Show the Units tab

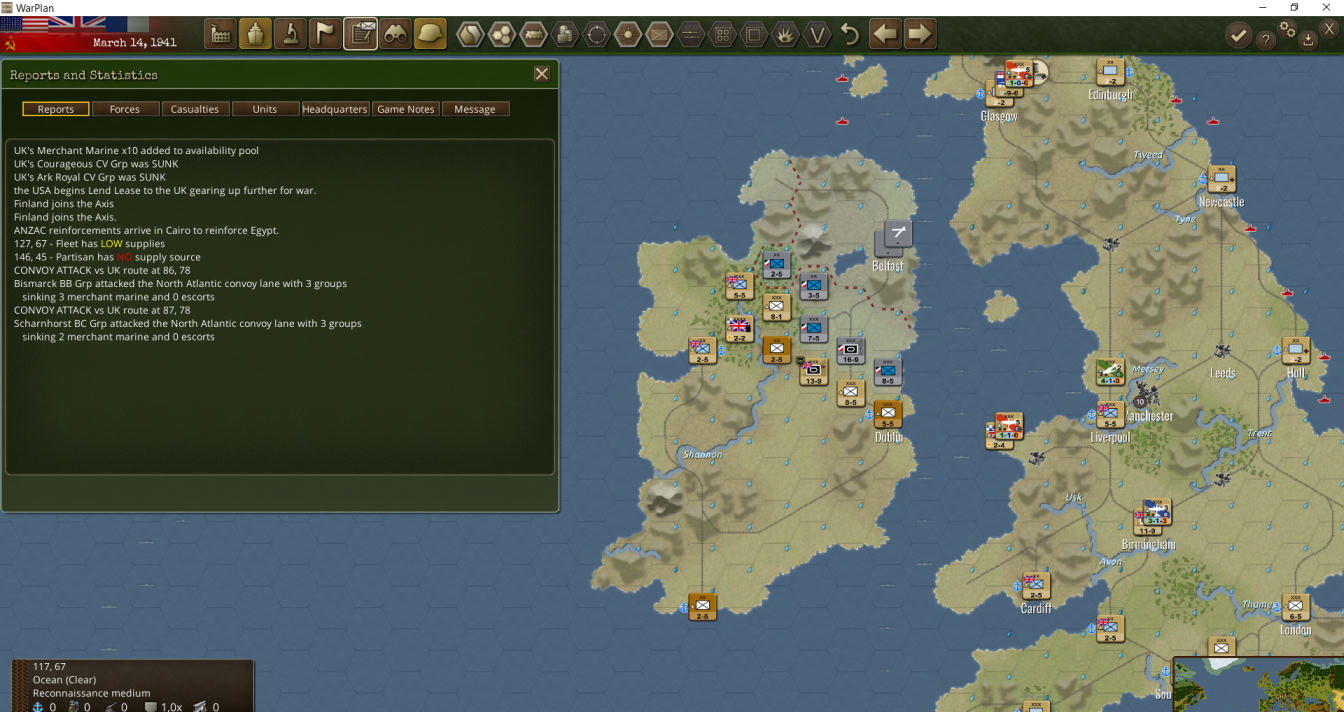[x=265, y=109]
